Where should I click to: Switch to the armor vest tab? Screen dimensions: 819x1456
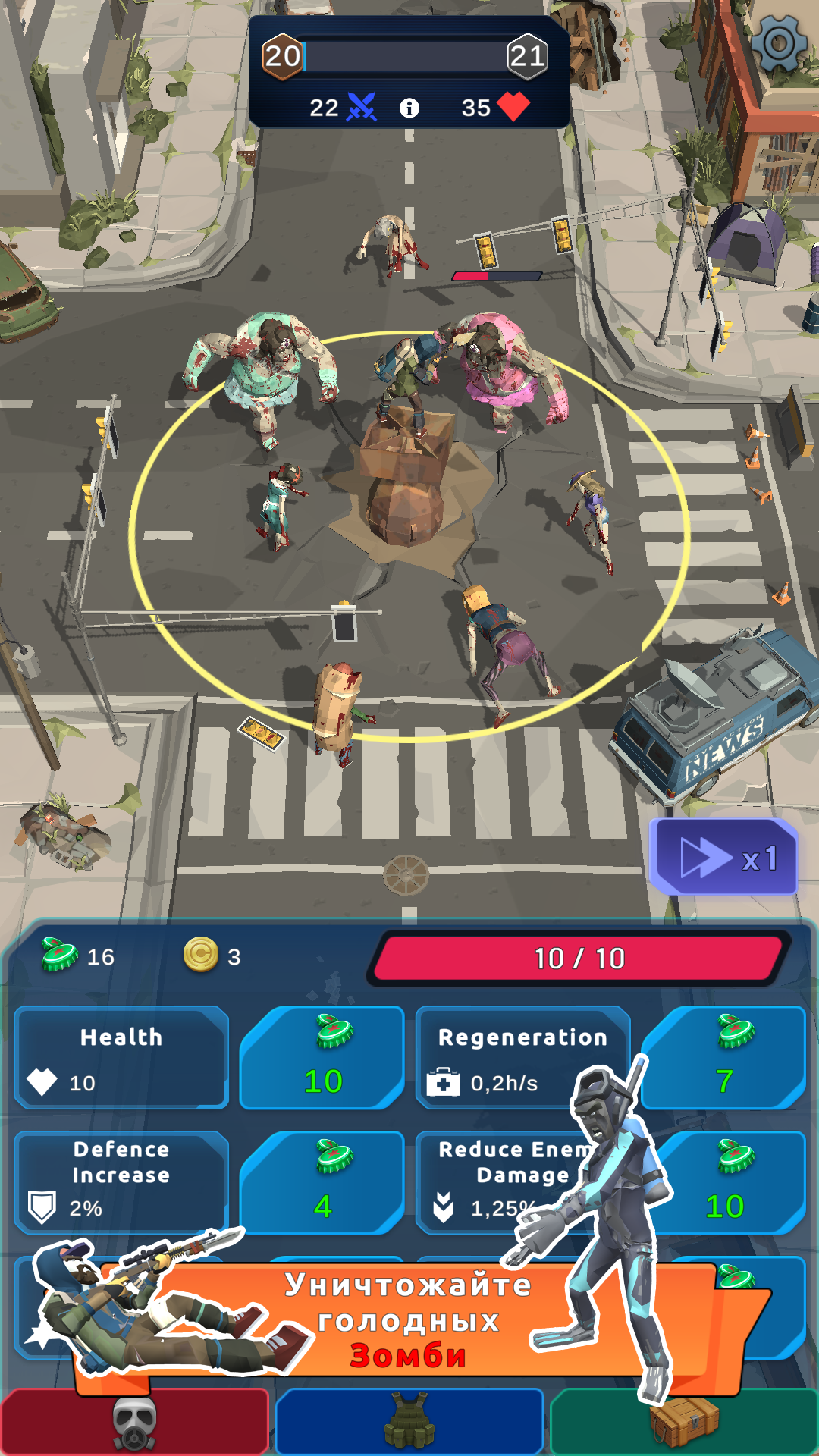pos(409,1423)
